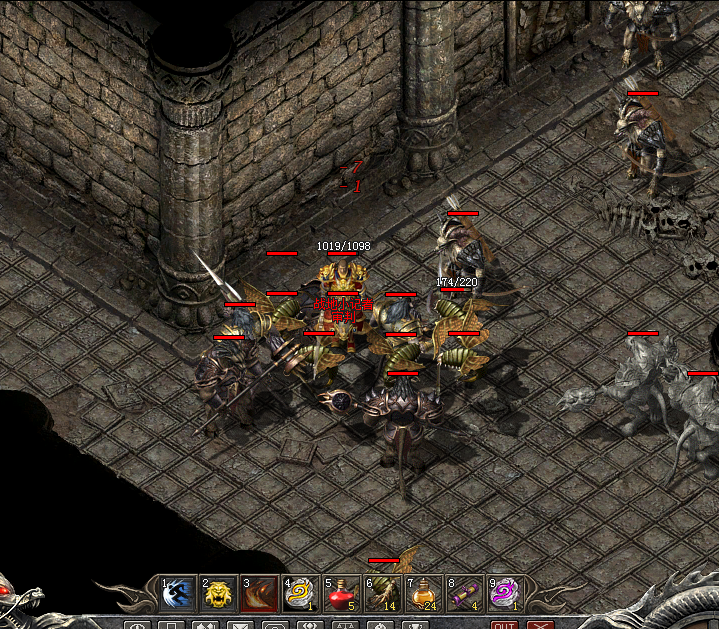Use the purple scroll in slot 8
The width and height of the screenshot is (719, 629).
click(x=464, y=594)
